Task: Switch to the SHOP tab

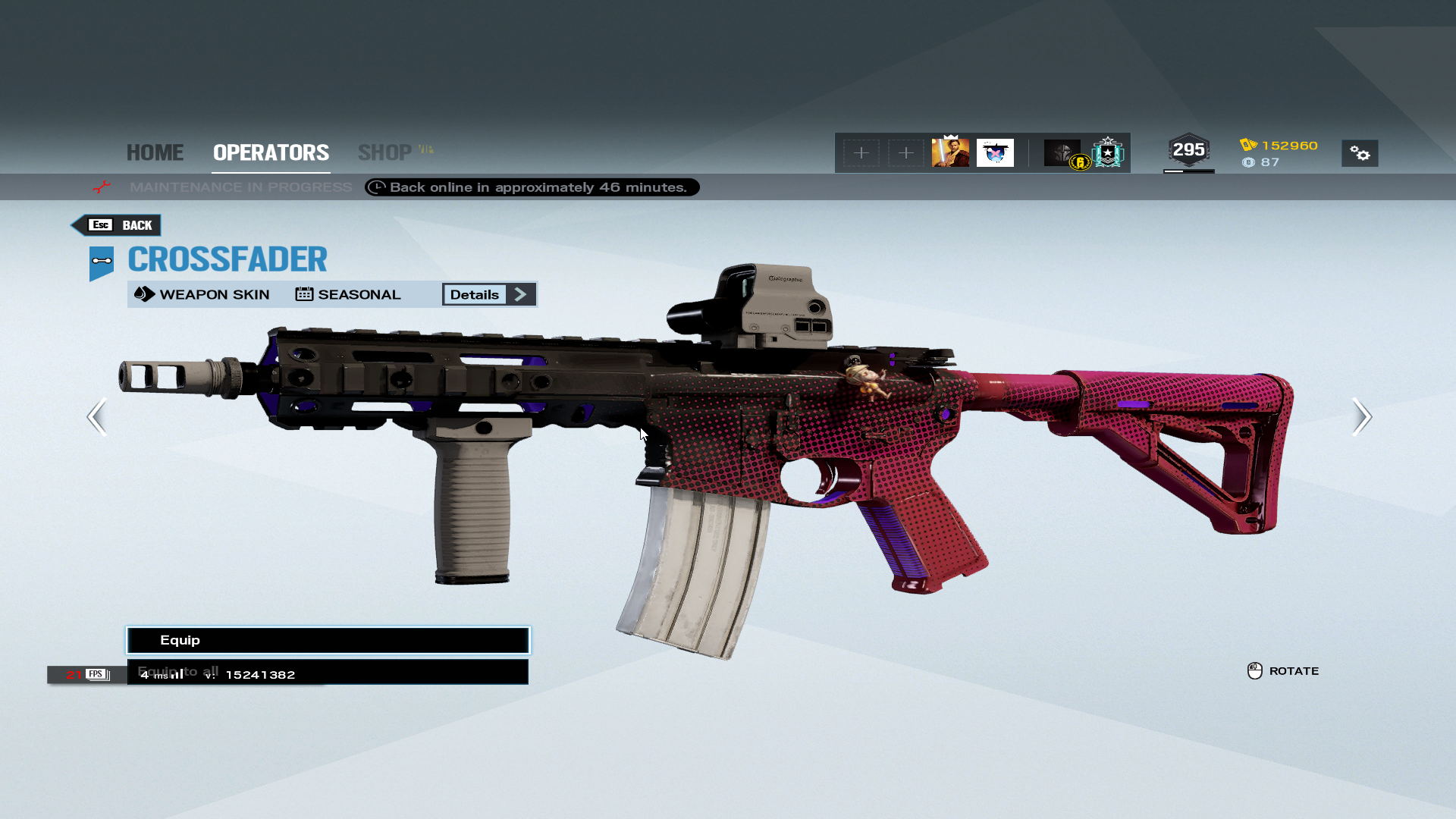Action: click(x=385, y=152)
